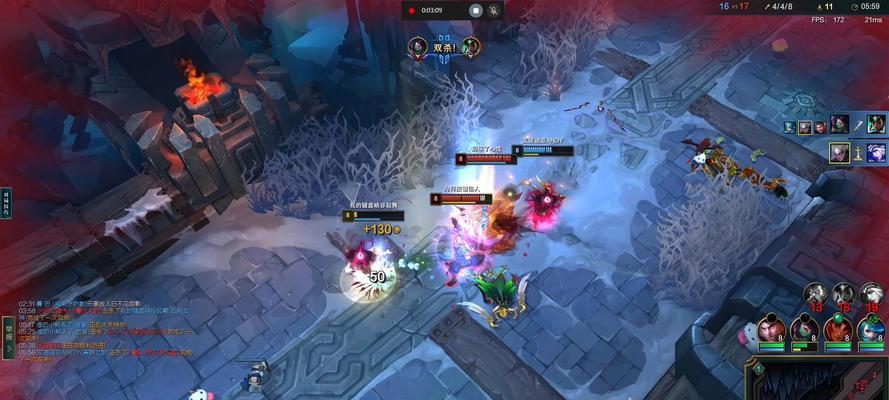Viewport: 889px width, 400px height.
Task: Click the glowing pink-purple orb icon
Action: pos(876,153)
